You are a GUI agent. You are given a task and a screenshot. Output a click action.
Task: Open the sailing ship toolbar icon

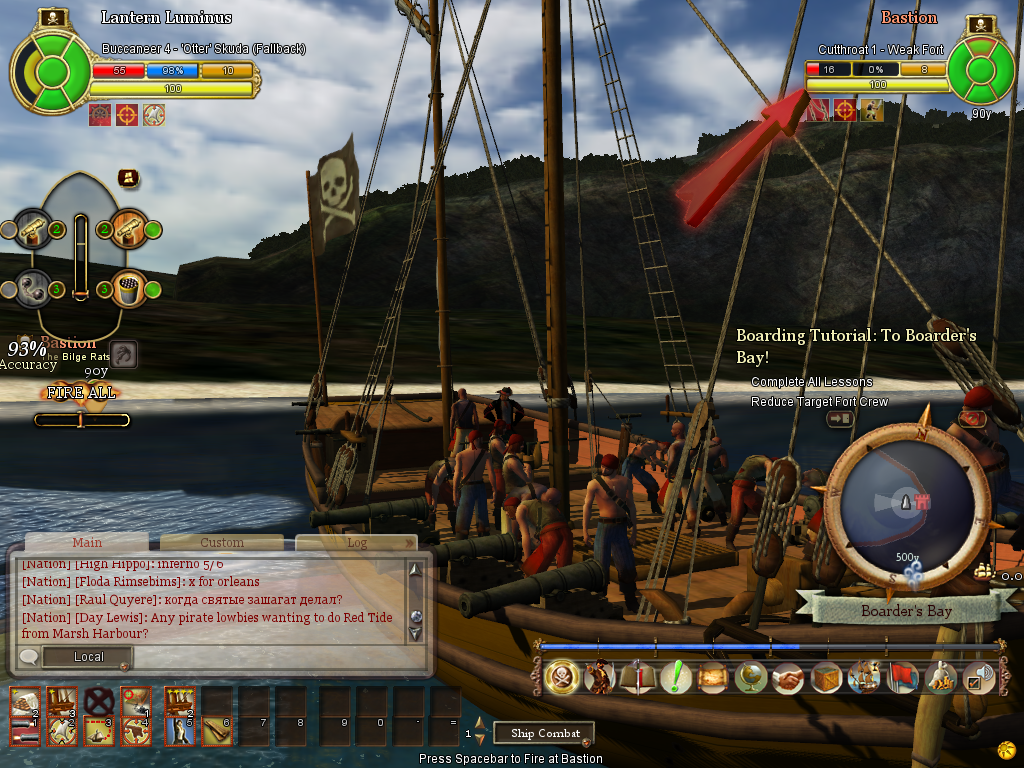click(863, 678)
